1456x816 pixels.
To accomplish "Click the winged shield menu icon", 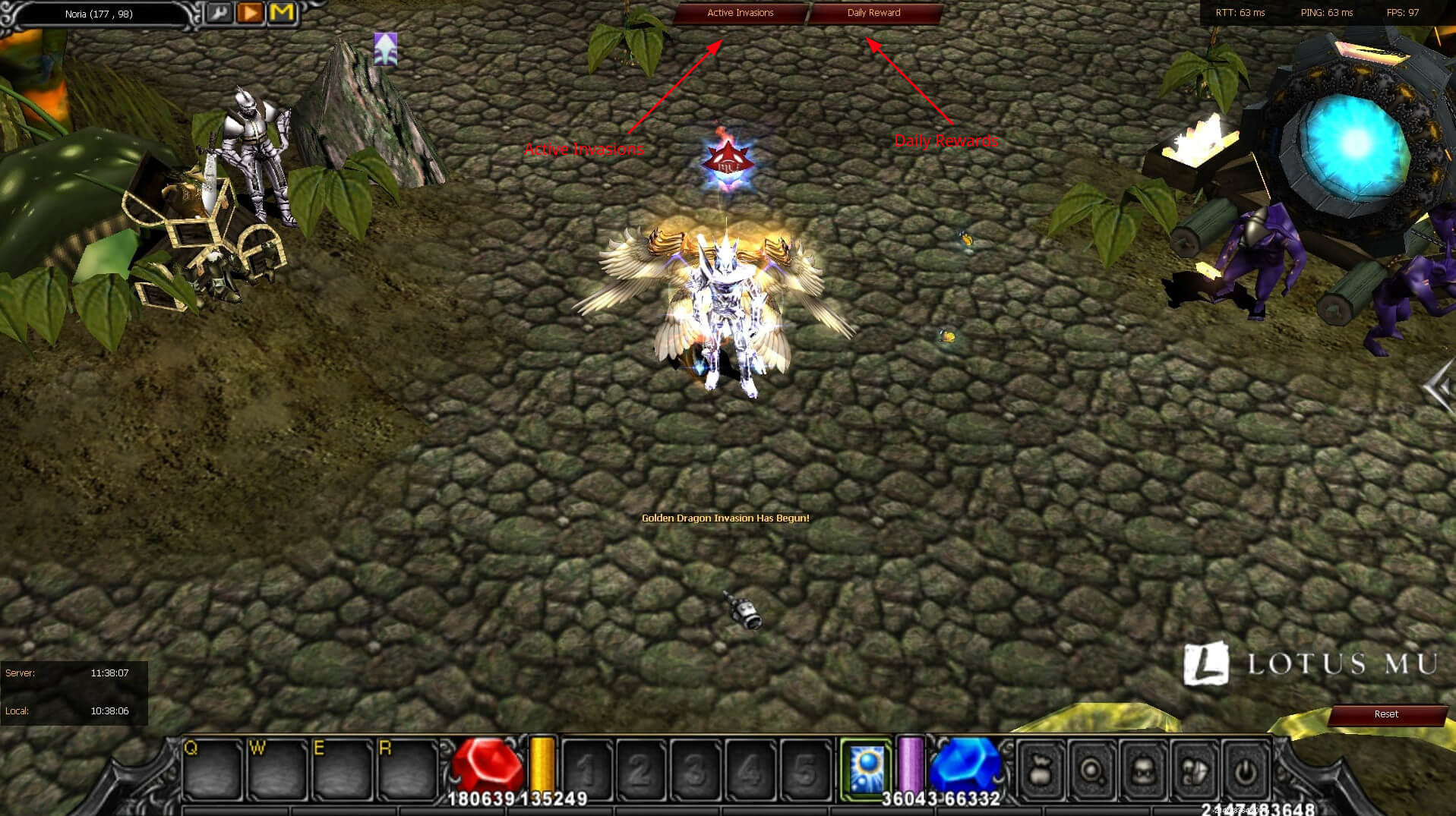I will pos(1194,771).
